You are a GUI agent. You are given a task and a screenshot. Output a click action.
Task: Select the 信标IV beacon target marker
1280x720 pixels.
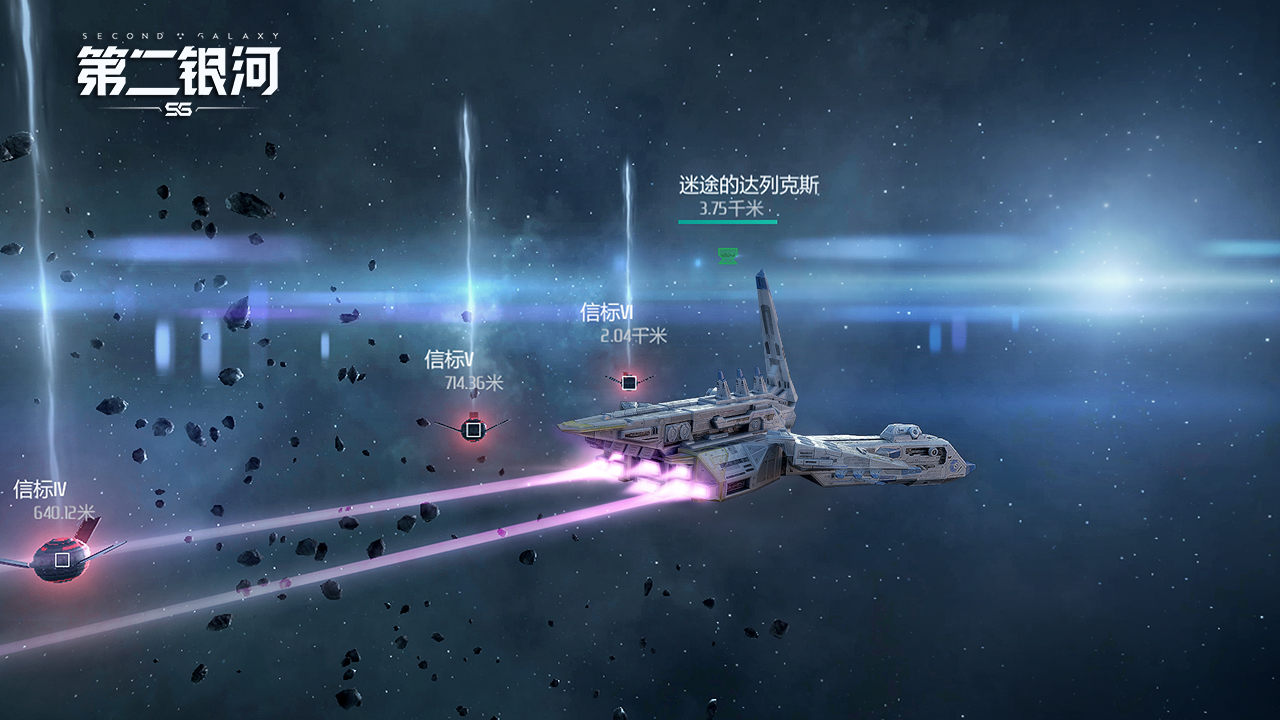pos(62,560)
